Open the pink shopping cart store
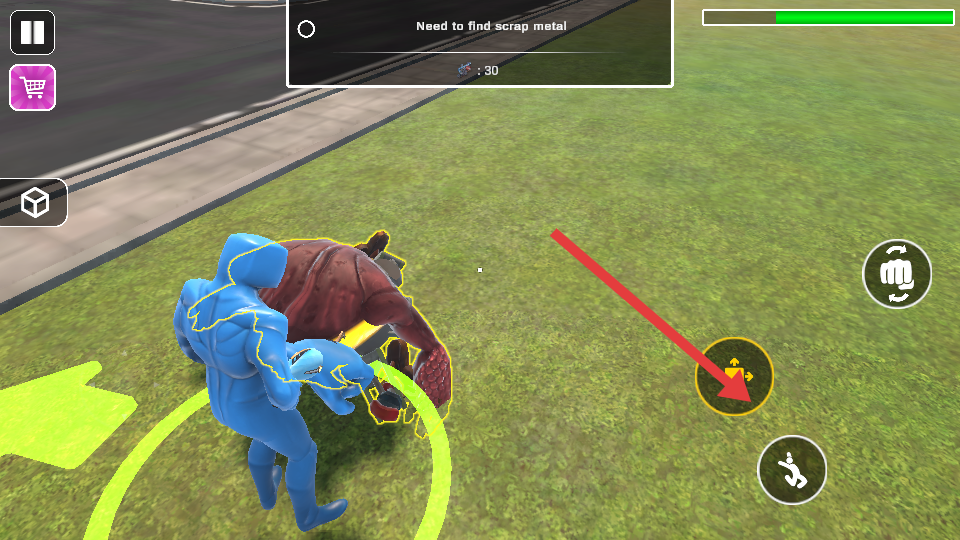Image resolution: width=960 pixels, height=540 pixels. [32, 88]
